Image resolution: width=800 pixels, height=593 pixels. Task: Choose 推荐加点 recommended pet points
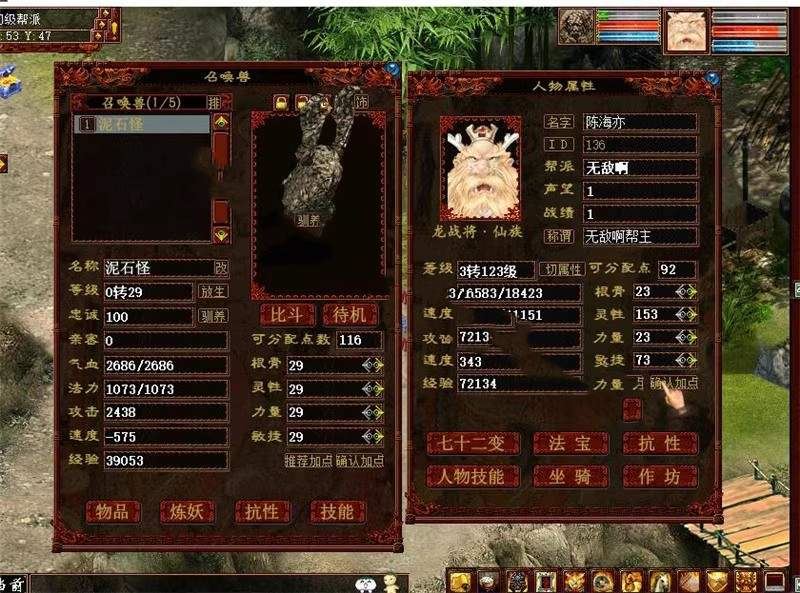click(x=308, y=461)
